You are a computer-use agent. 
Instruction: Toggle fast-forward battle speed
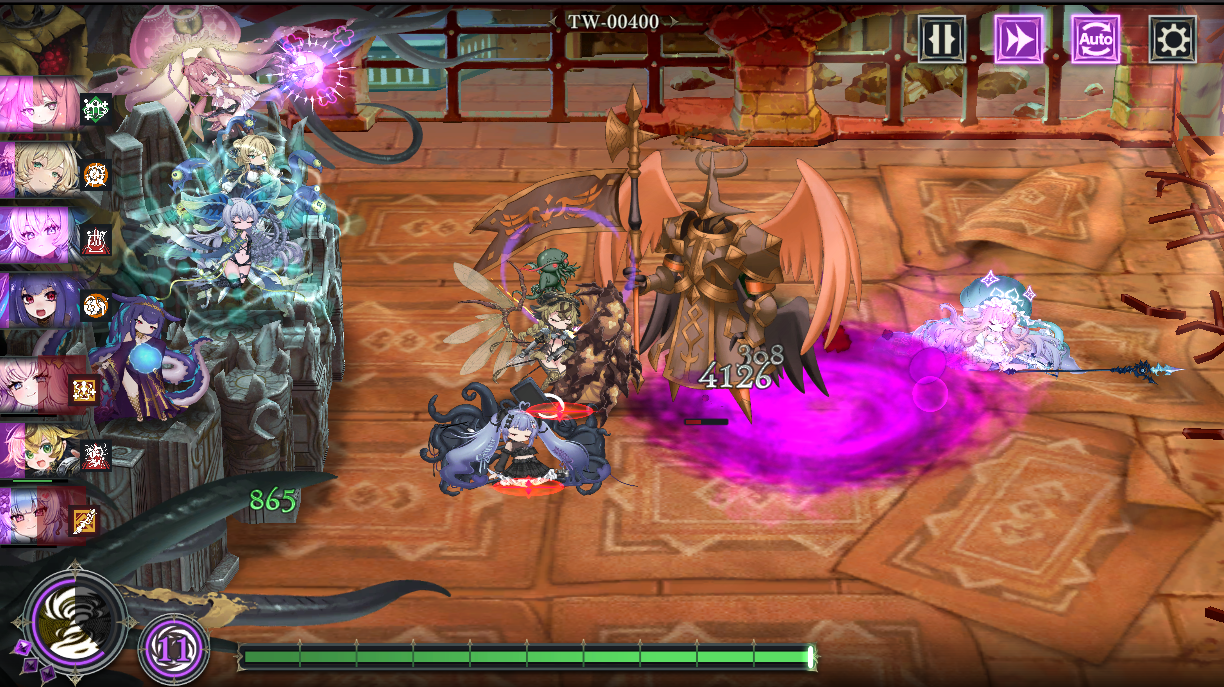click(1018, 39)
